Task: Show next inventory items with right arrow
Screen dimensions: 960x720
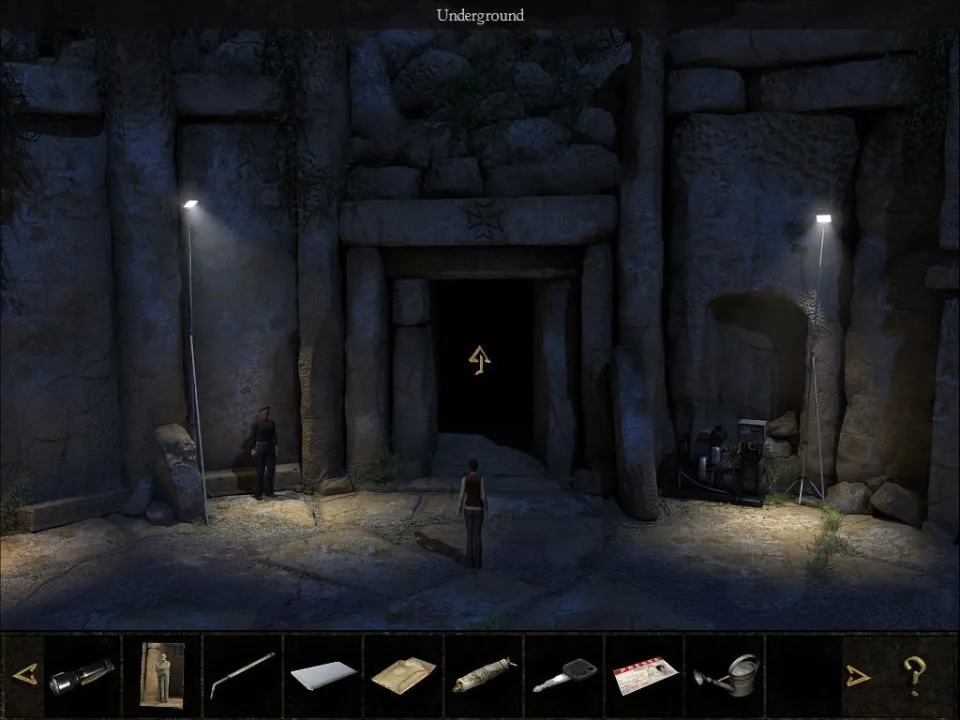Action: 857,676
